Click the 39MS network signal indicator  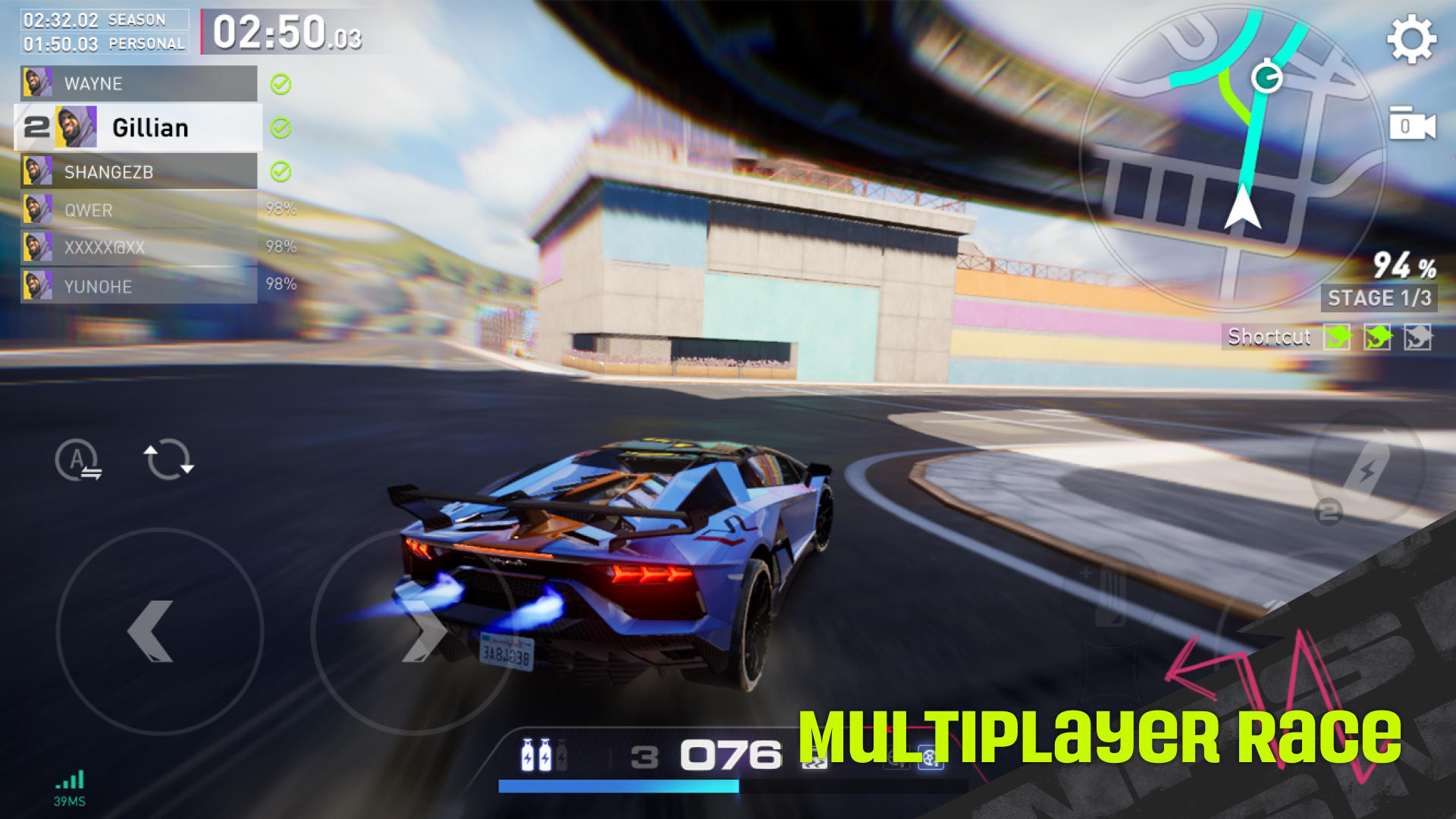pyautogui.click(x=68, y=785)
